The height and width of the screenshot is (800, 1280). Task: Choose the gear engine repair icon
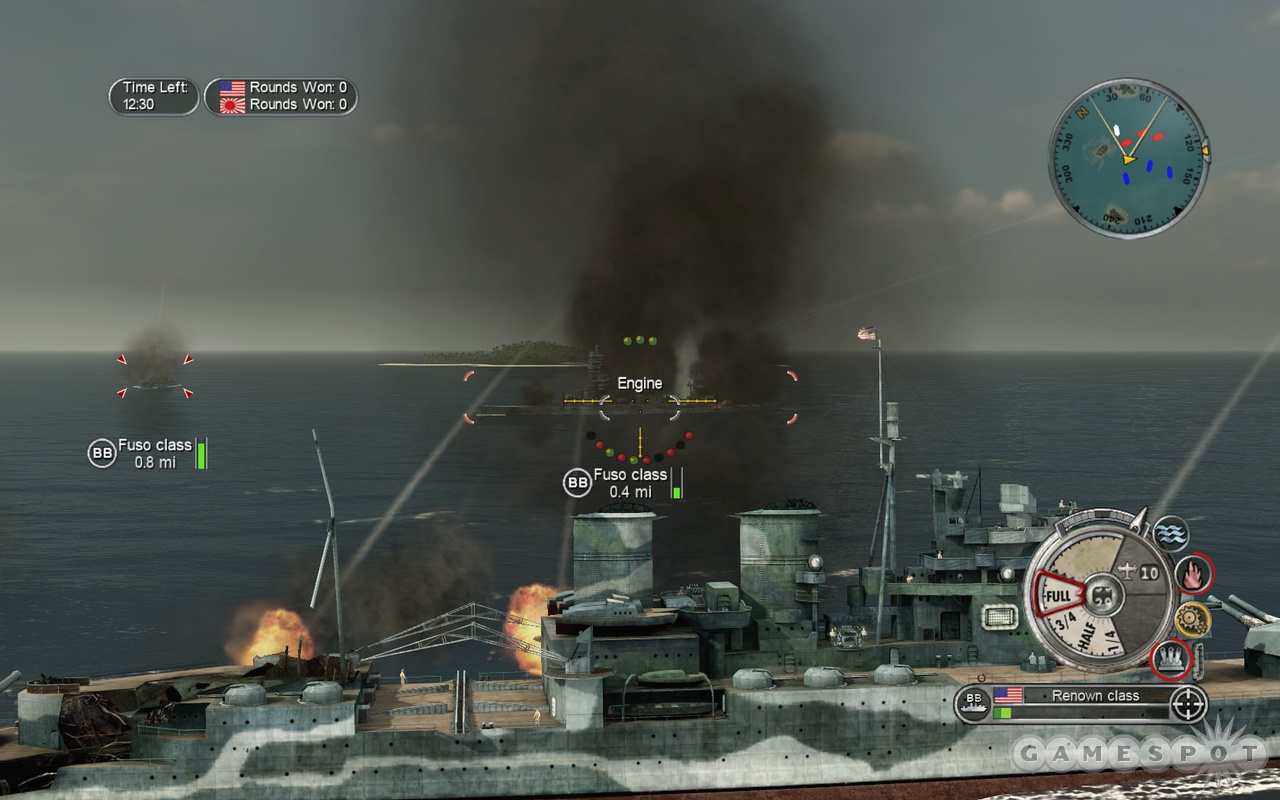(1192, 620)
